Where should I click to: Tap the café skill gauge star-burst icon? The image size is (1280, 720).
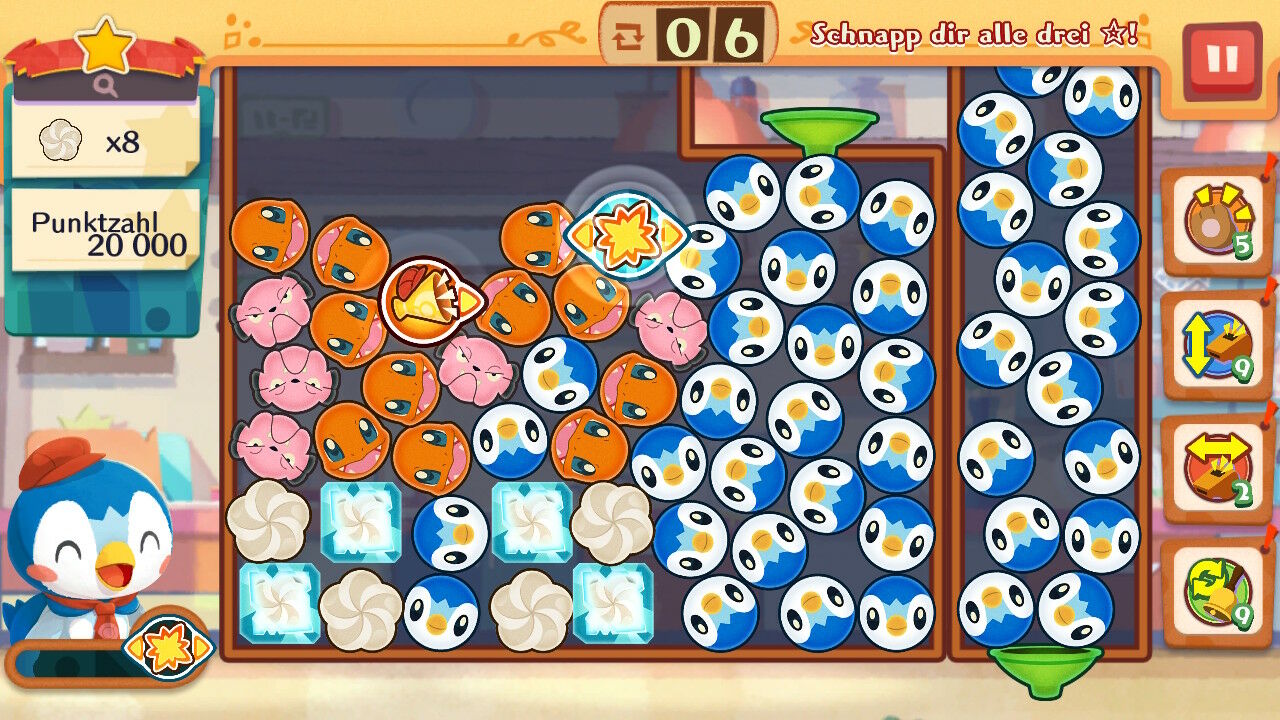pyautogui.click(x=168, y=649)
